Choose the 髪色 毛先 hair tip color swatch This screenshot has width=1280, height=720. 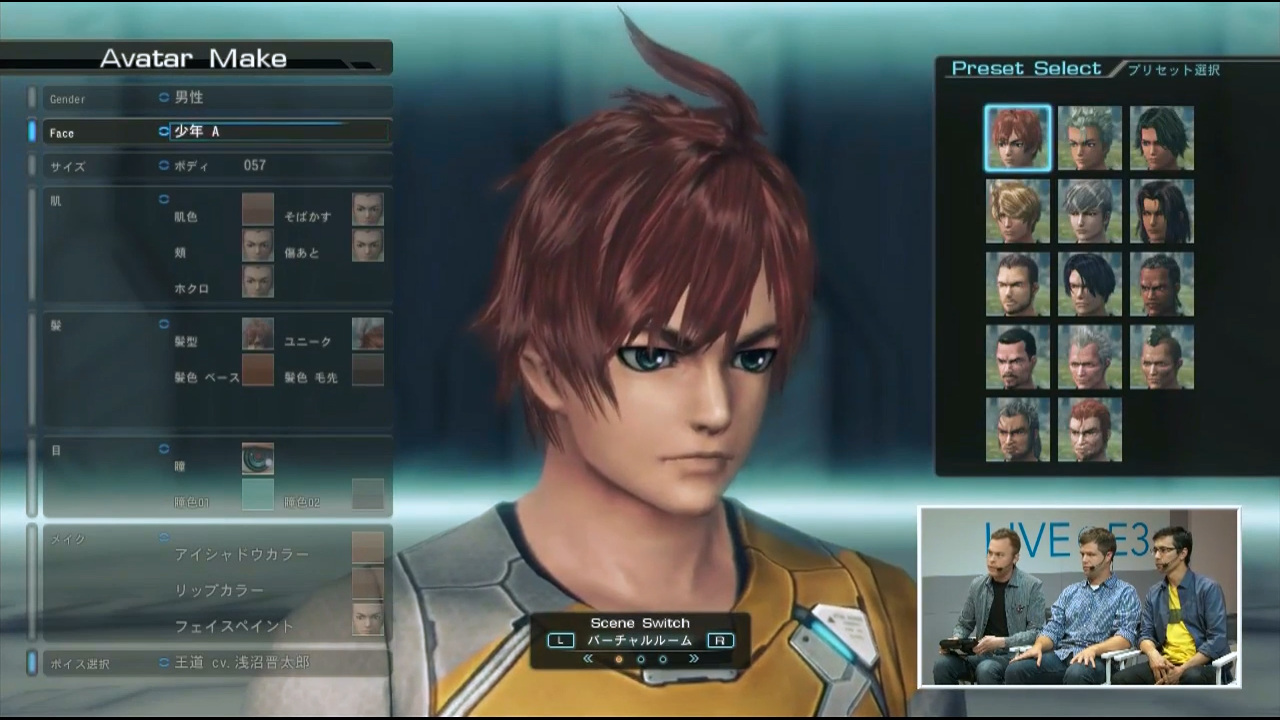pos(368,370)
